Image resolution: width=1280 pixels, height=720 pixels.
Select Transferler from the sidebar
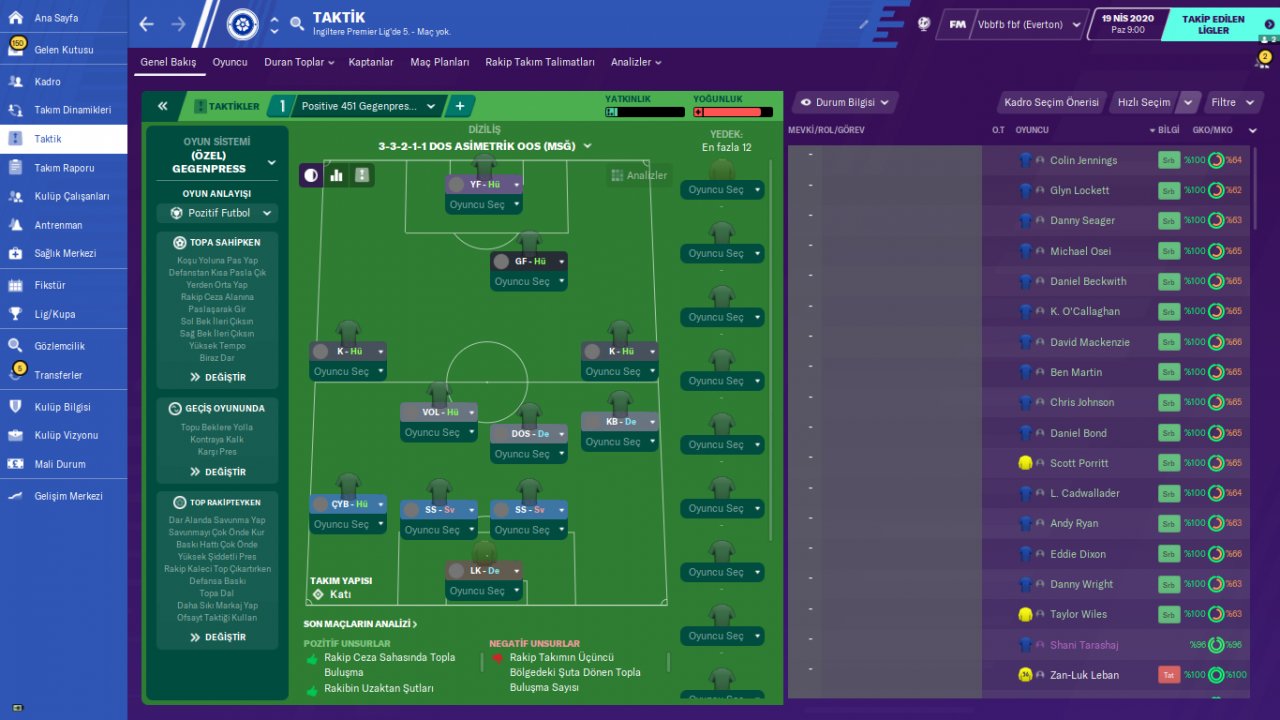[58, 375]
